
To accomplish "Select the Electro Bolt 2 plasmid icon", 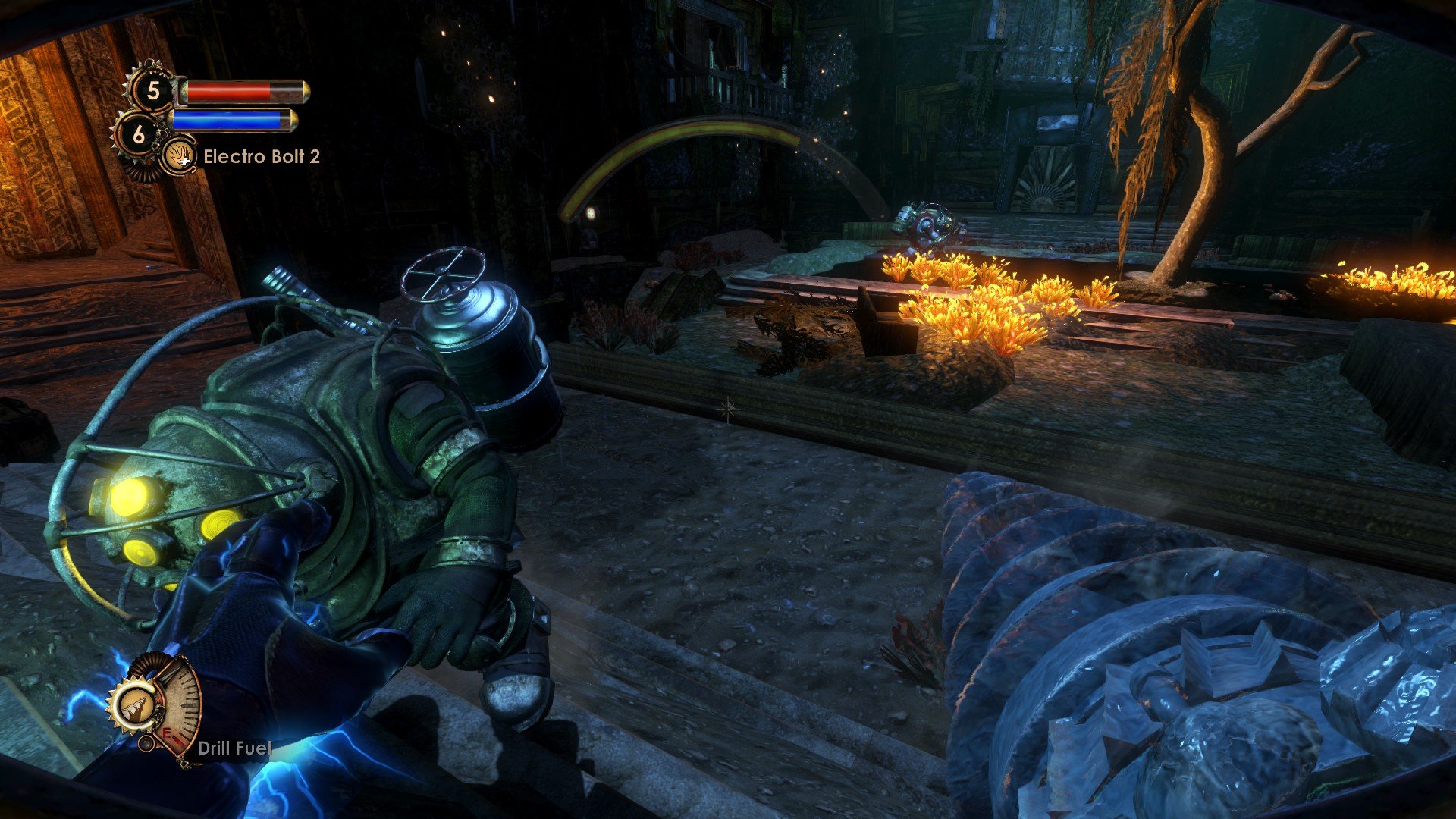I will click(x=180, y=155).
